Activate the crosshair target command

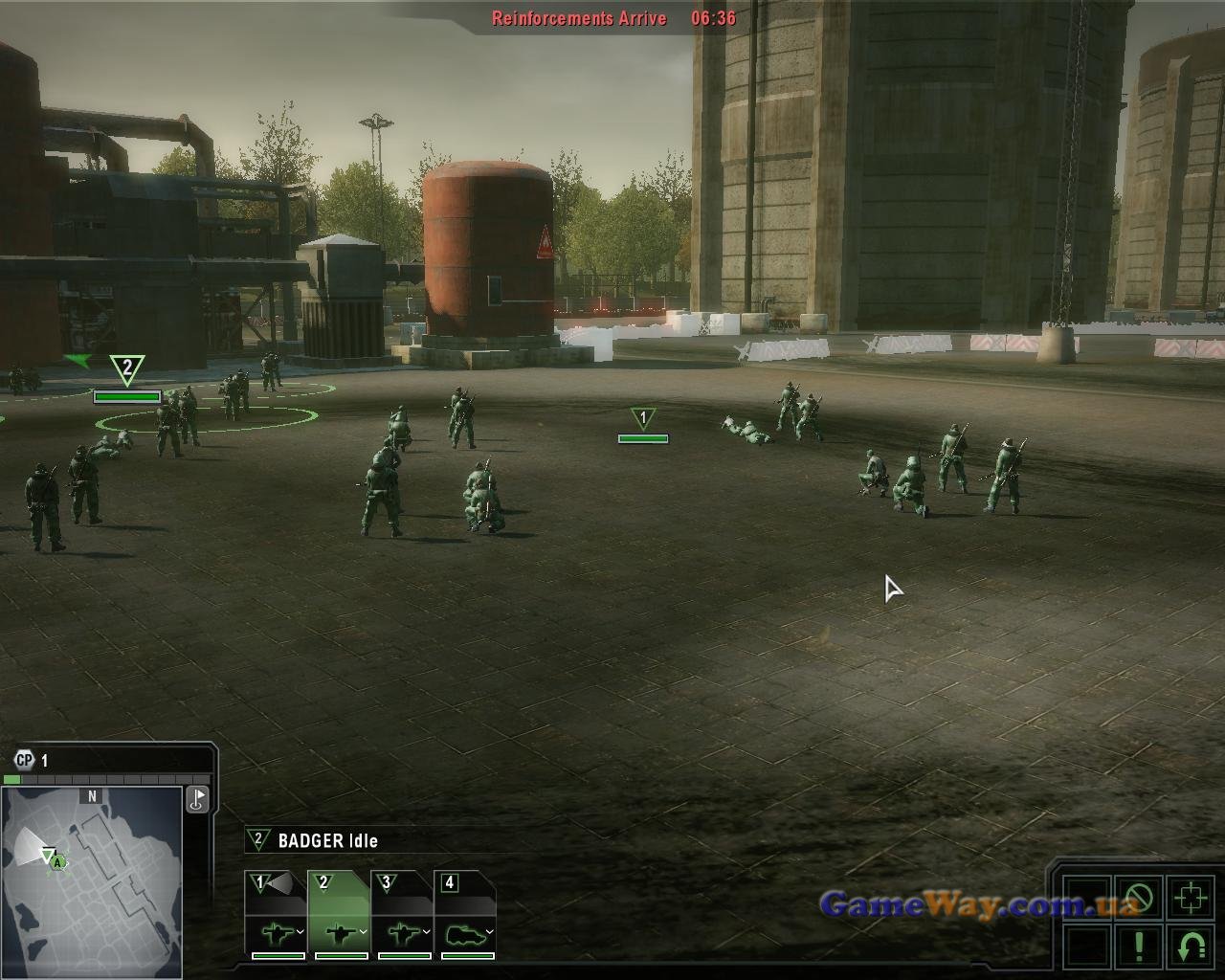coord(1191,898)
